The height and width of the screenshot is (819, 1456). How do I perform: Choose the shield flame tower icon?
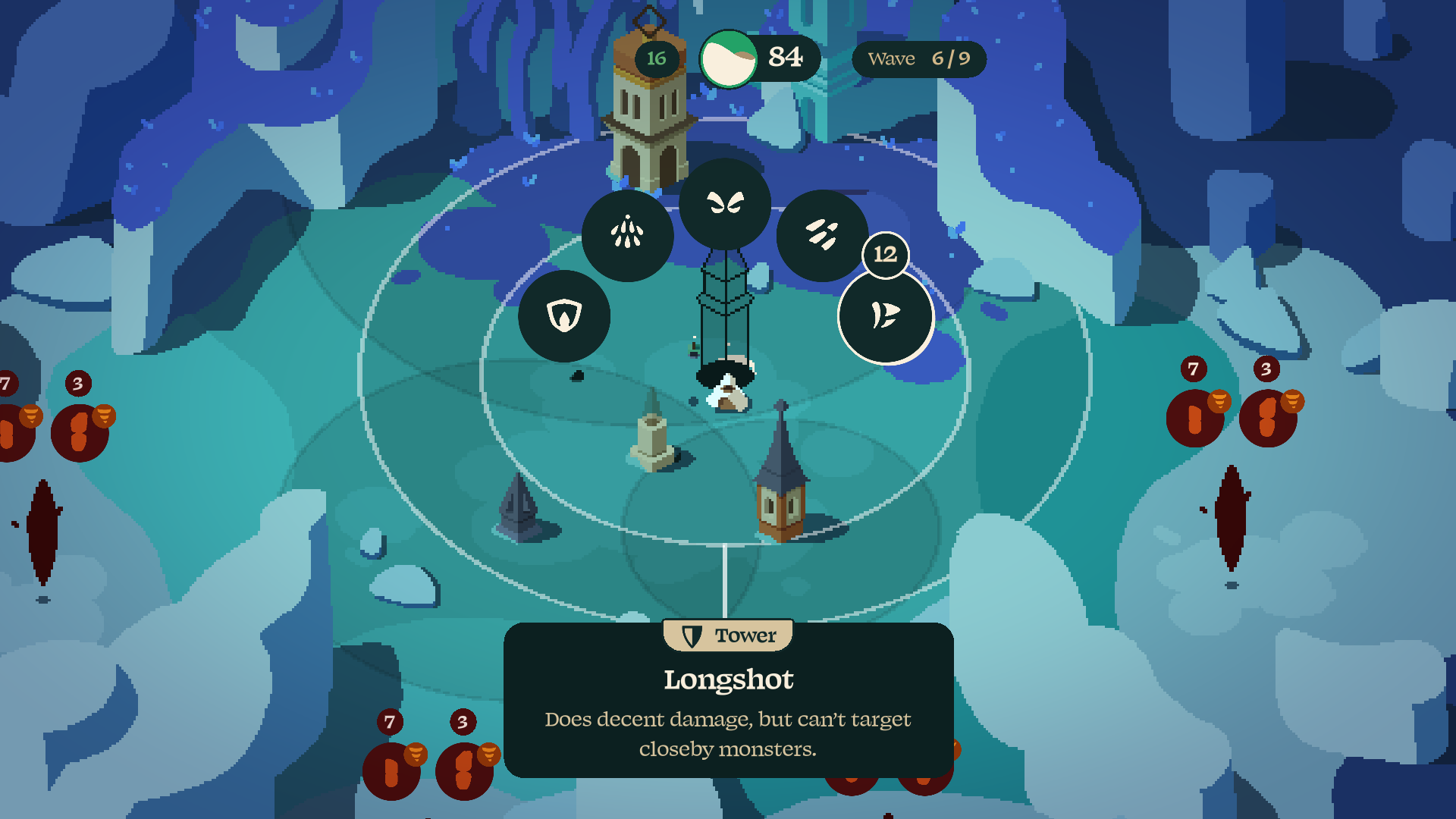[564, 315]
